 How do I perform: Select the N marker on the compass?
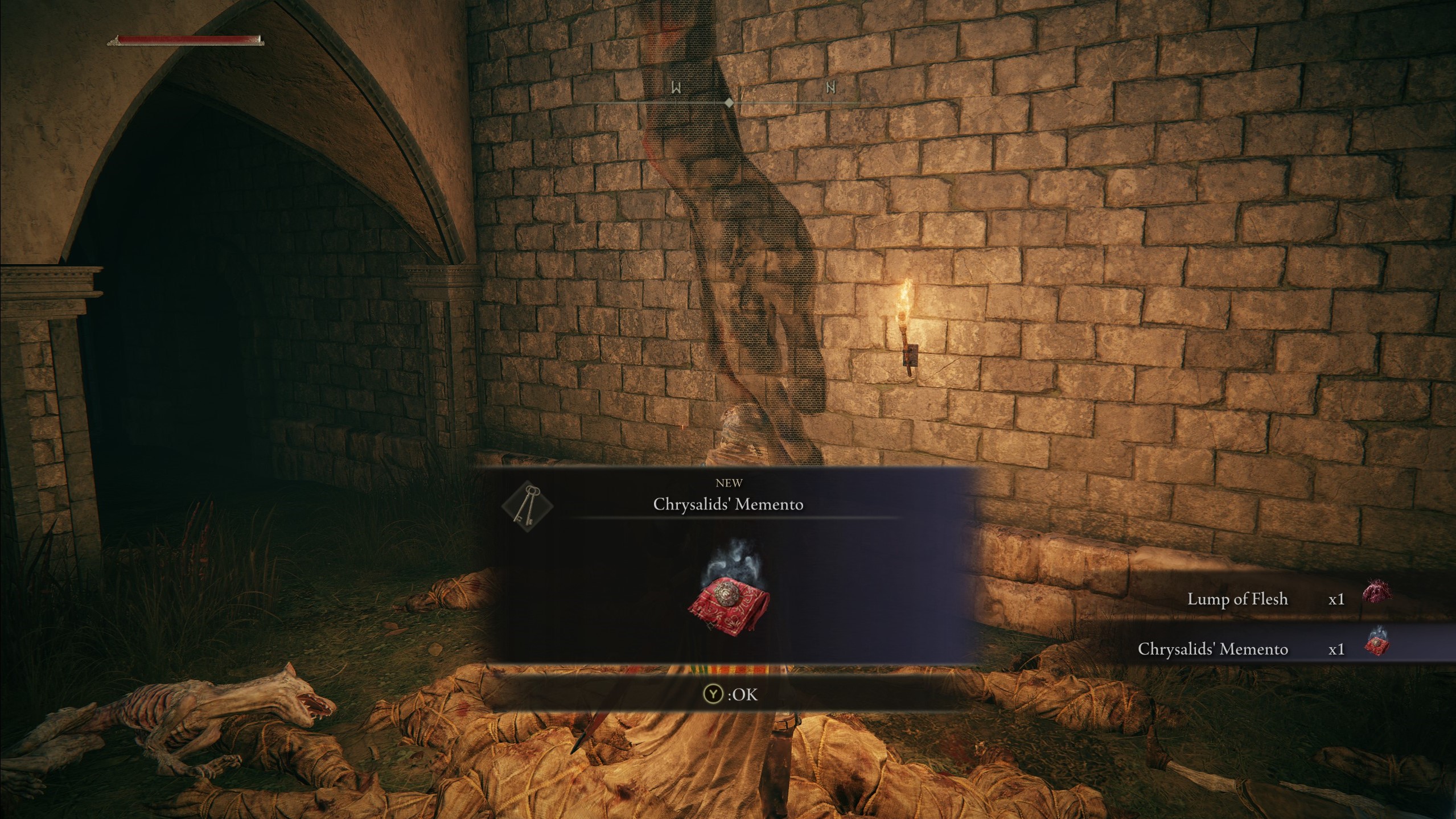[830, 86]
